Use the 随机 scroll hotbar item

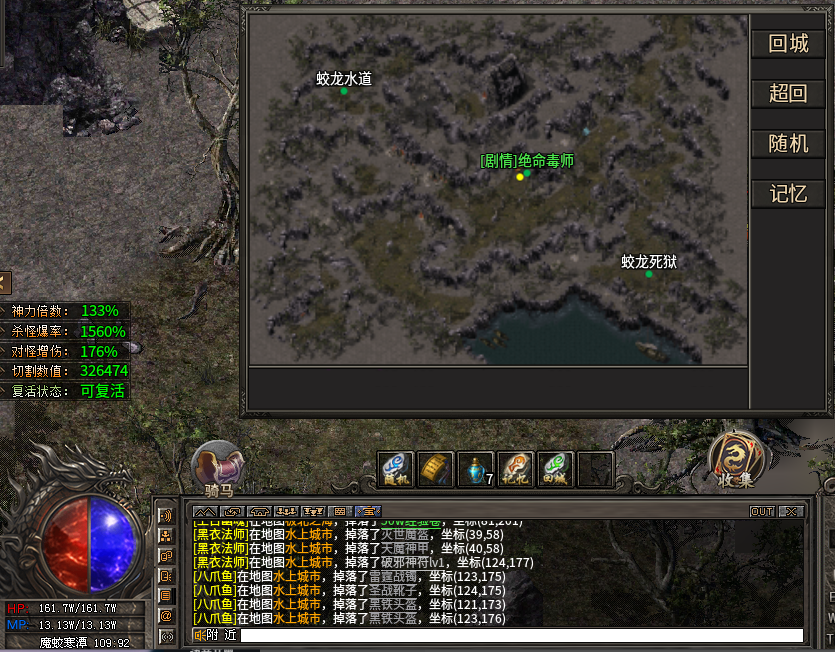[x=395, y=469]
